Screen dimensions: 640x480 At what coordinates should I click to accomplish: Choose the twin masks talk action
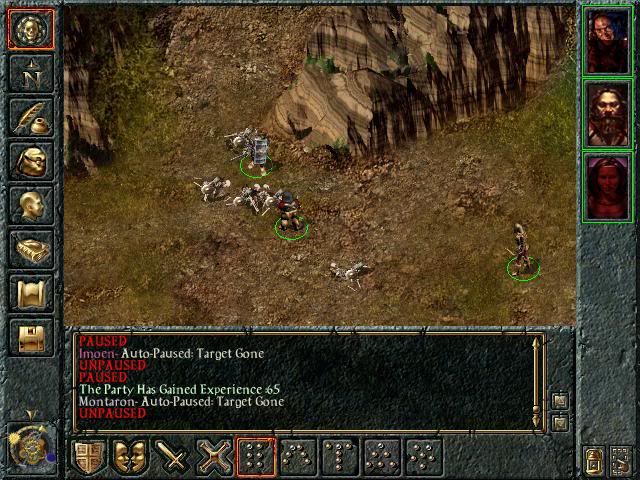[x=131, y=457]
